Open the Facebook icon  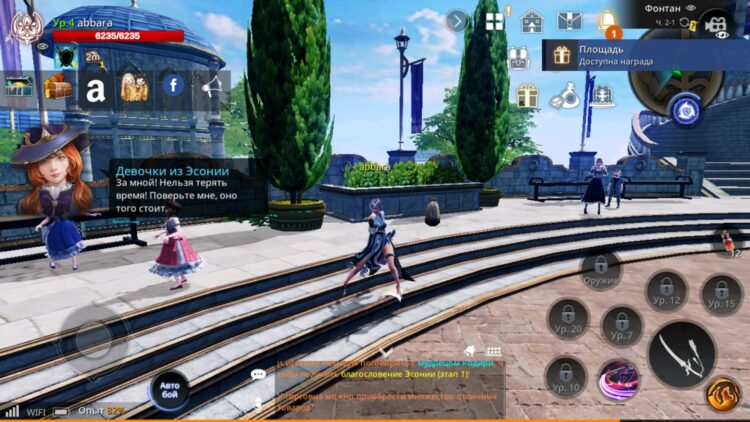(x=173, y=86)
